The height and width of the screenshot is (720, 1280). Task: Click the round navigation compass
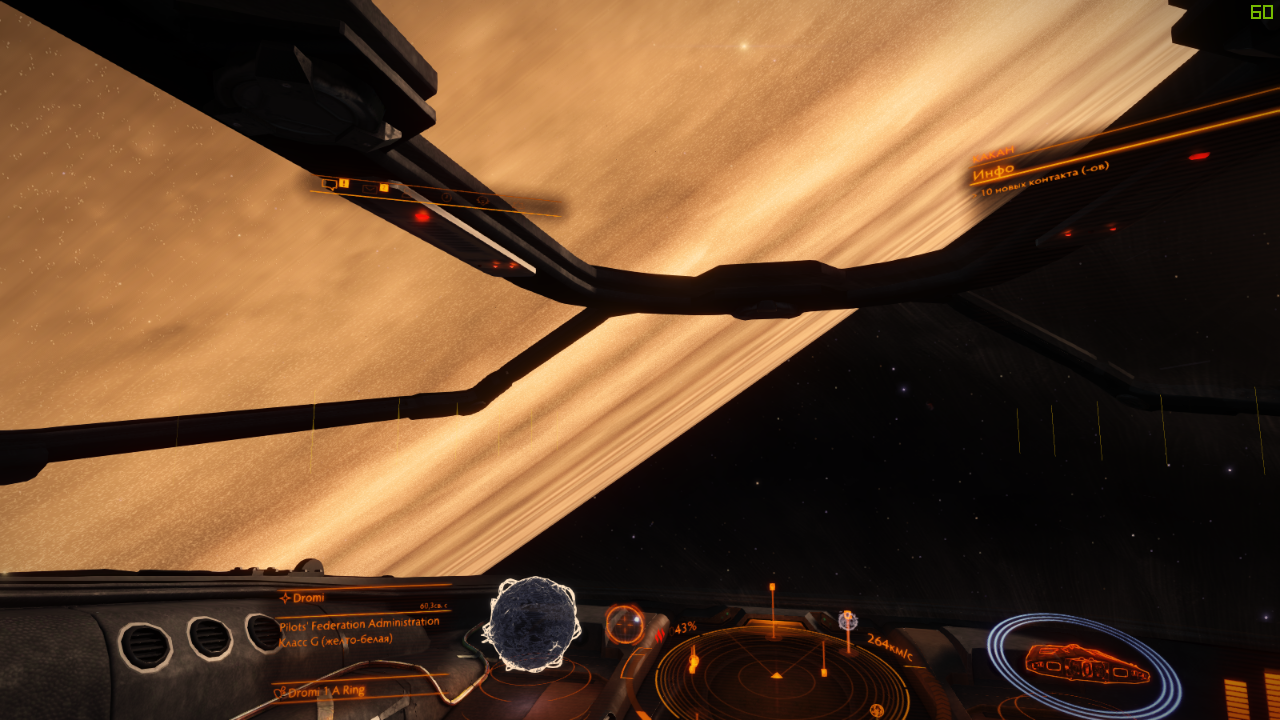coord(625,624)
